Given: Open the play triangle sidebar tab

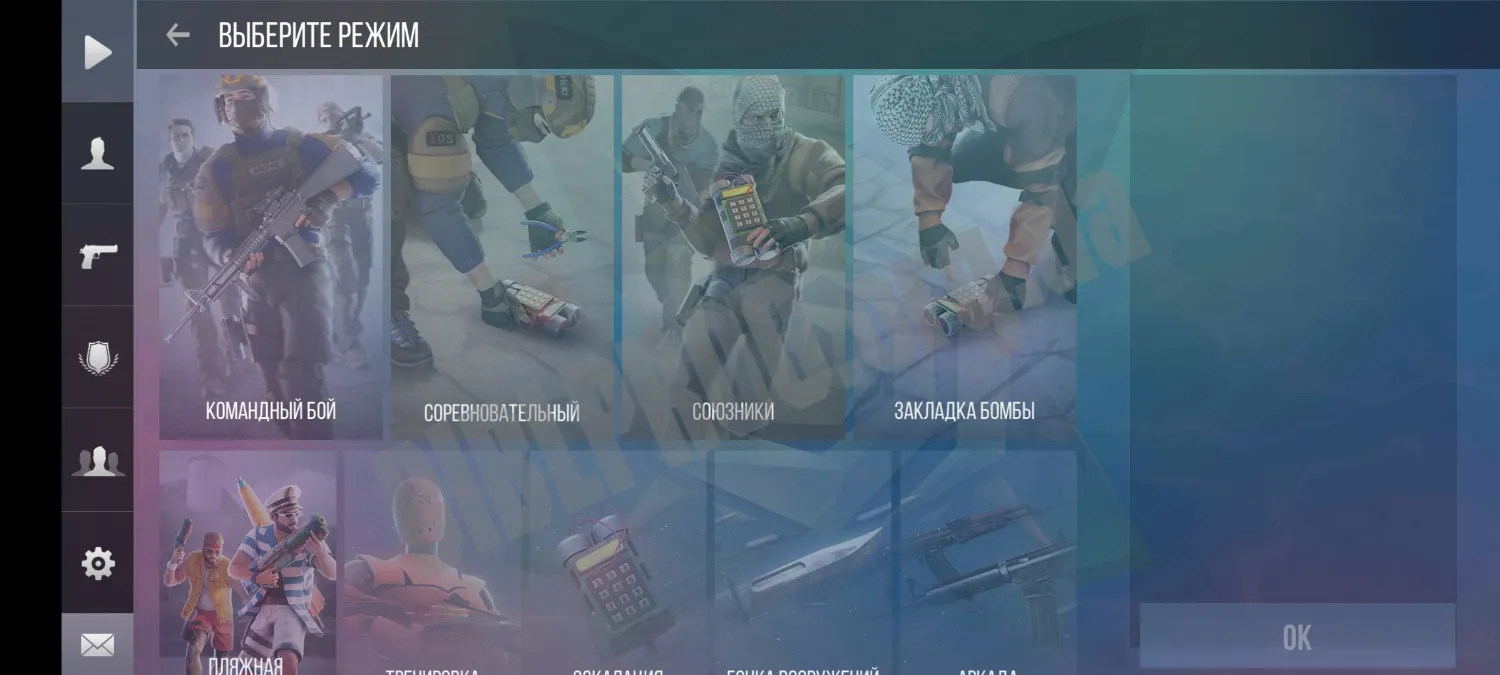Looking at the screenshot, I should coord(98,52).
